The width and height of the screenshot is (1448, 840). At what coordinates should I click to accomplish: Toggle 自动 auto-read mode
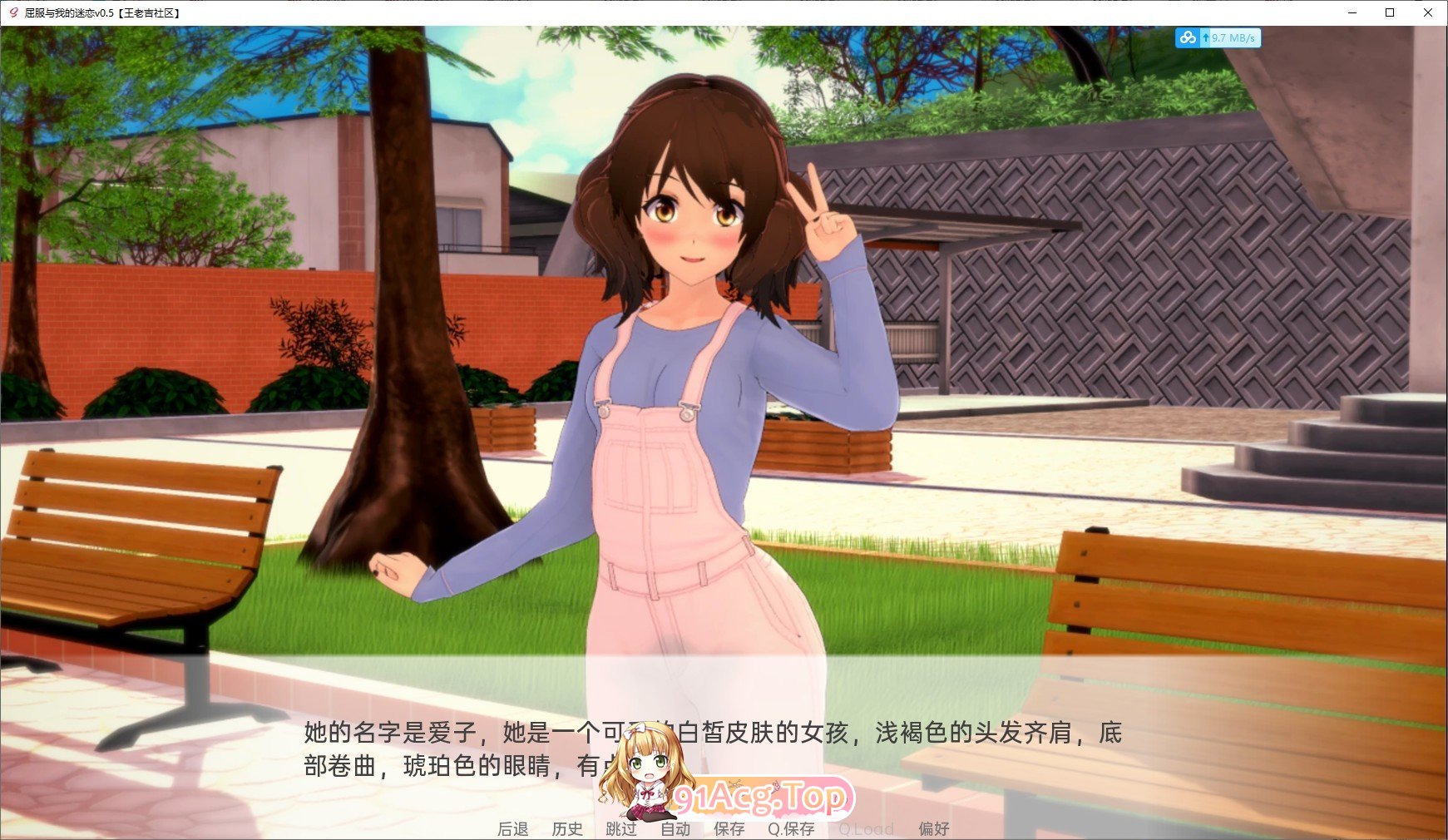tap(675, 828)
